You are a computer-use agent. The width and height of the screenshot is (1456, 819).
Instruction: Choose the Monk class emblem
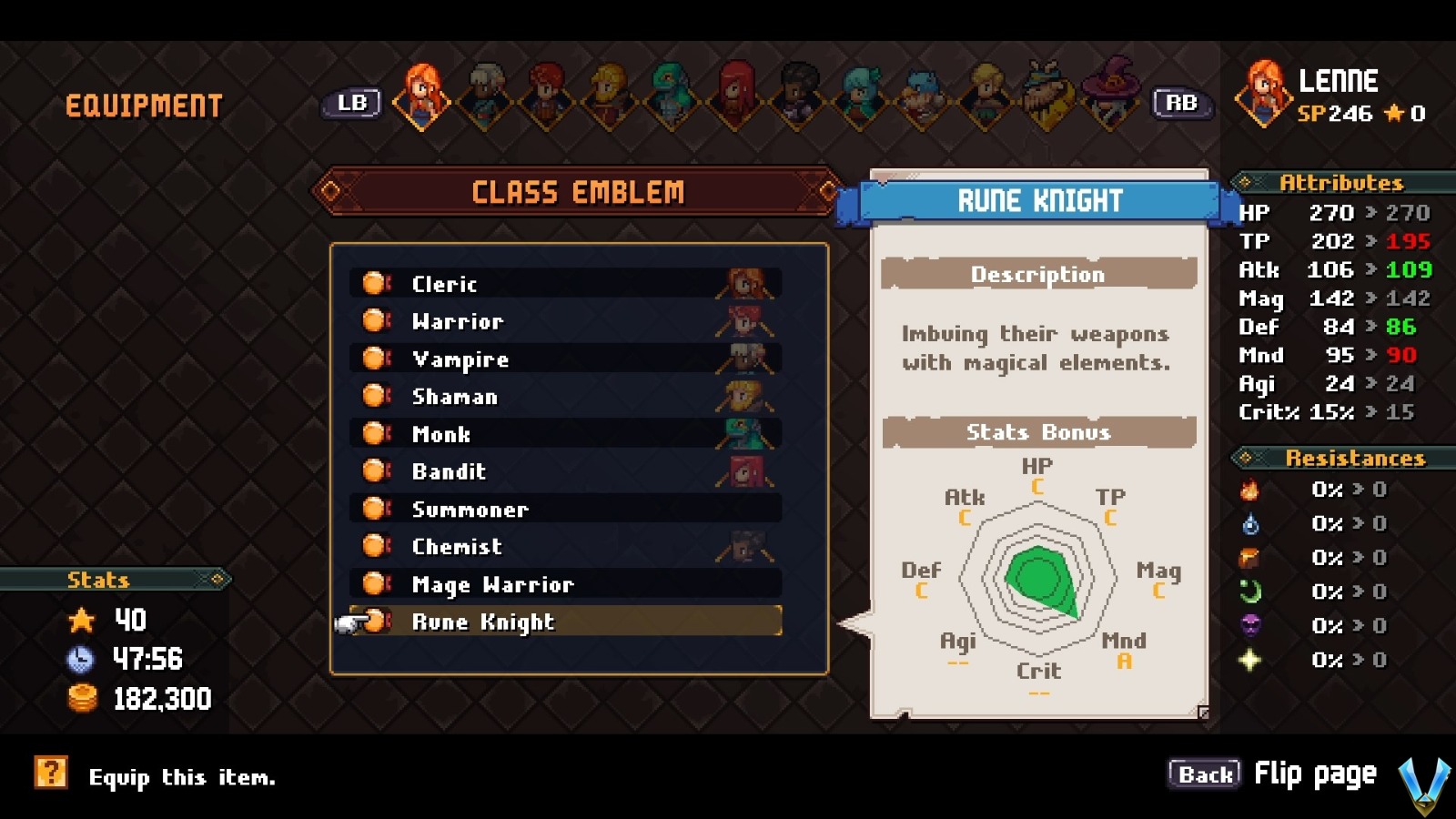[x=564, y=434]
